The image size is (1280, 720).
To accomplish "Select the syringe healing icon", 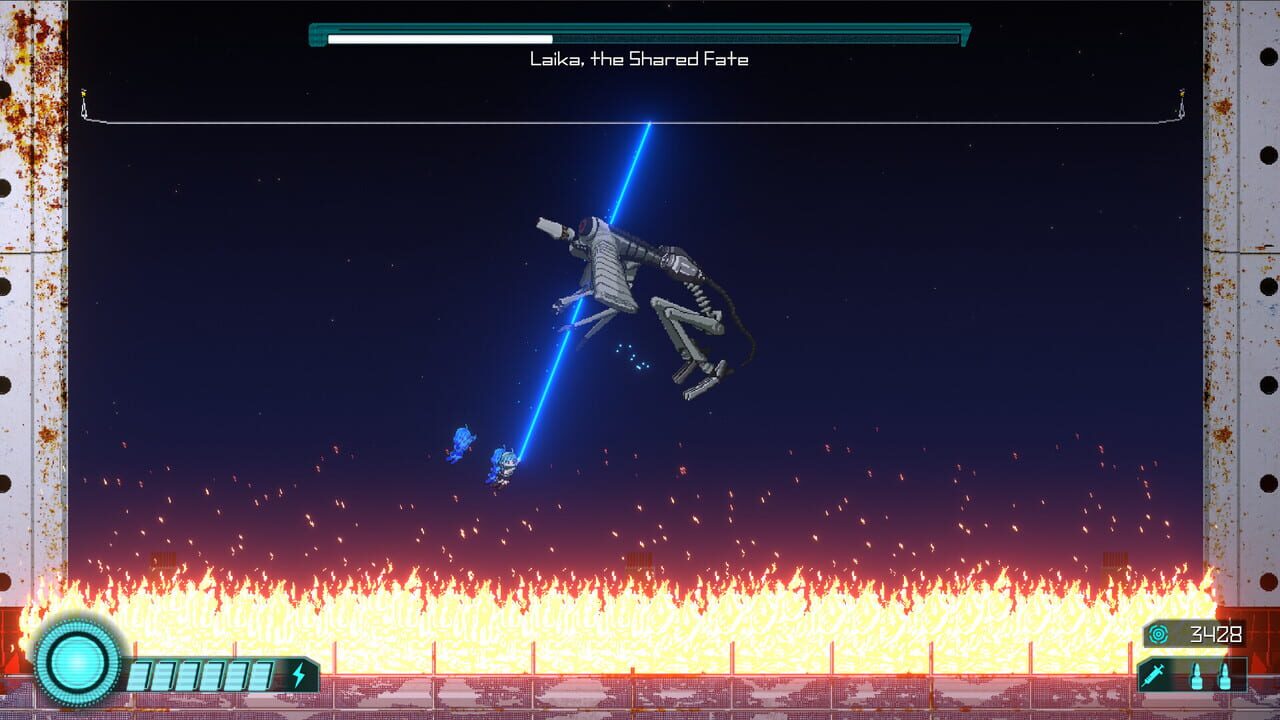I will tap(1153, 675).
